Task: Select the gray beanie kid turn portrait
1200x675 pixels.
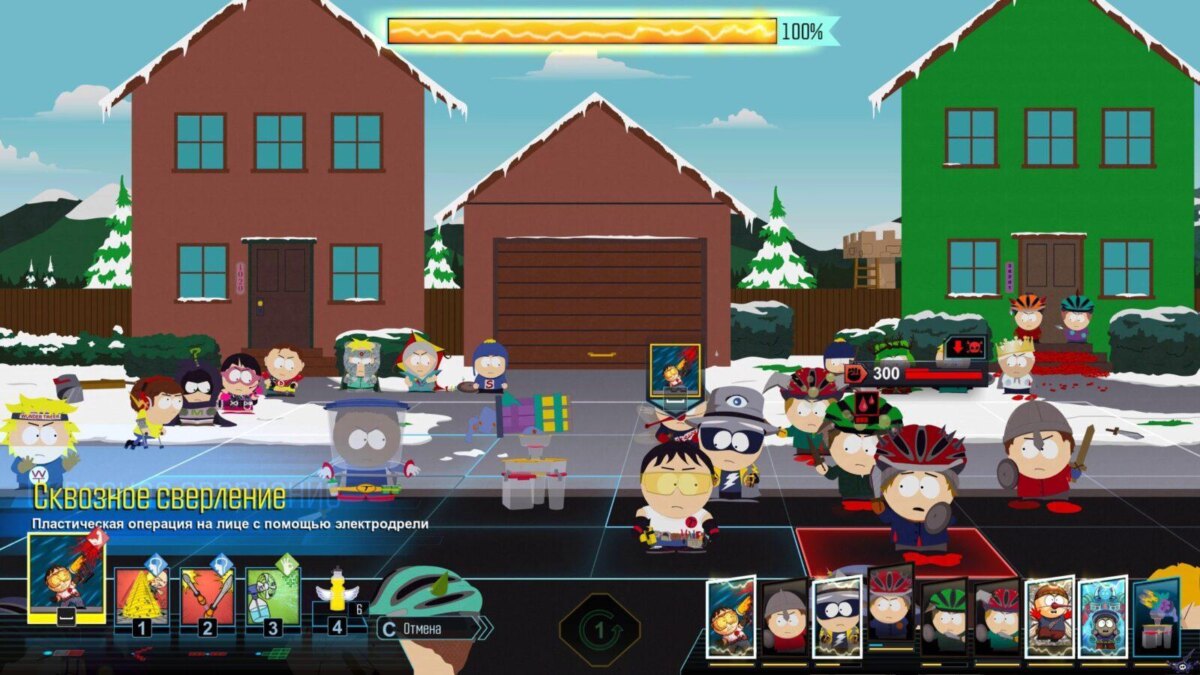Action: [784, 617]
